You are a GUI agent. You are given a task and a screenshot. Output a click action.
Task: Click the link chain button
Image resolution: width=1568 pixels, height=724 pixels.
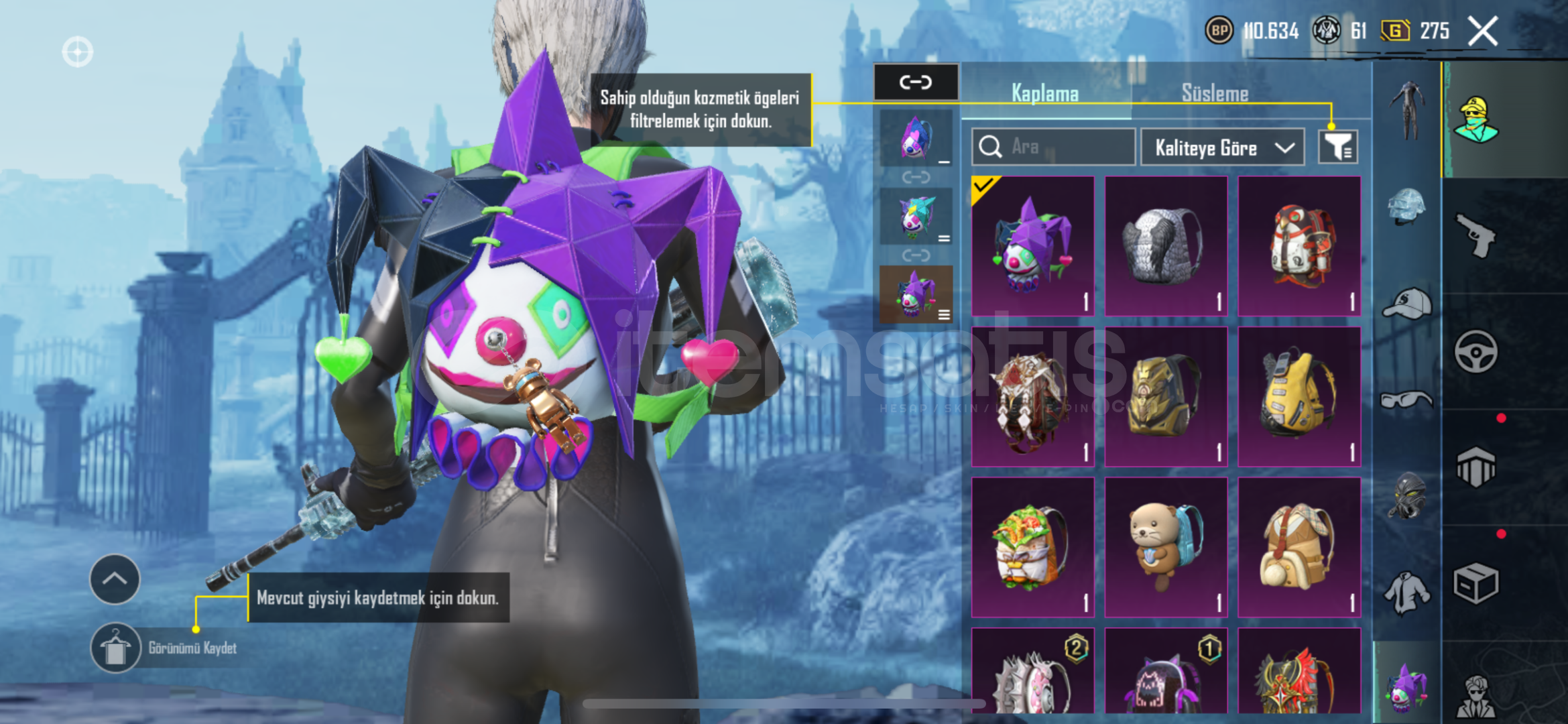[x=916, y=82]
